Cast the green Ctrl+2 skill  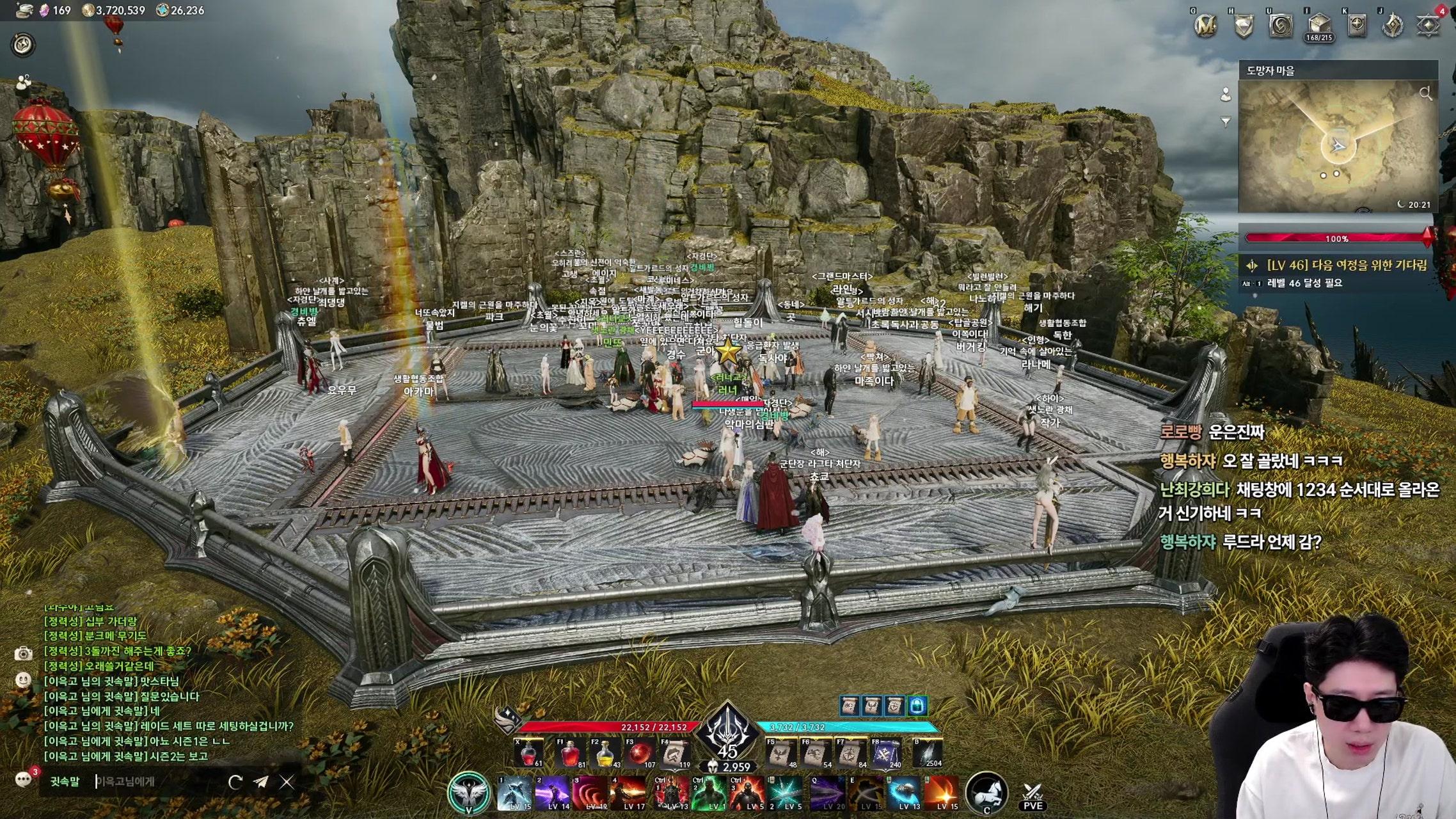click(x=709, y=793)
